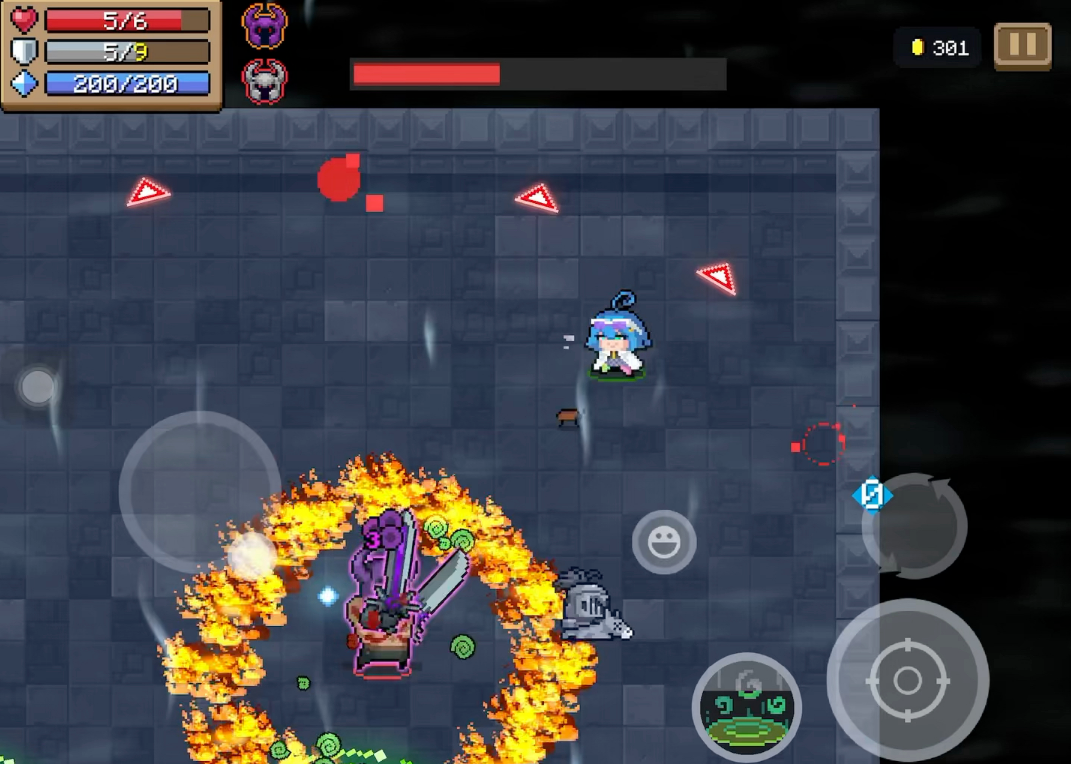
Task: Tap the crosshair attack button
Action: tap(907, 680)
